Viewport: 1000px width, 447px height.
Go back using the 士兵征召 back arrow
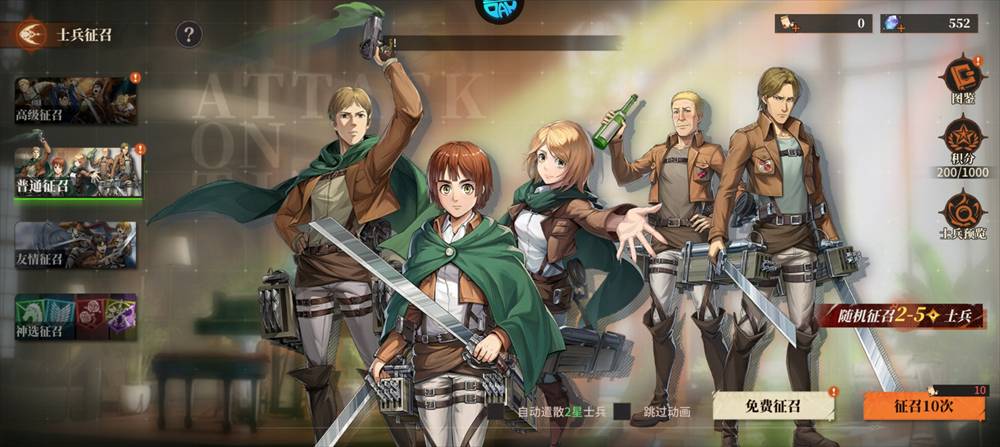30,35
